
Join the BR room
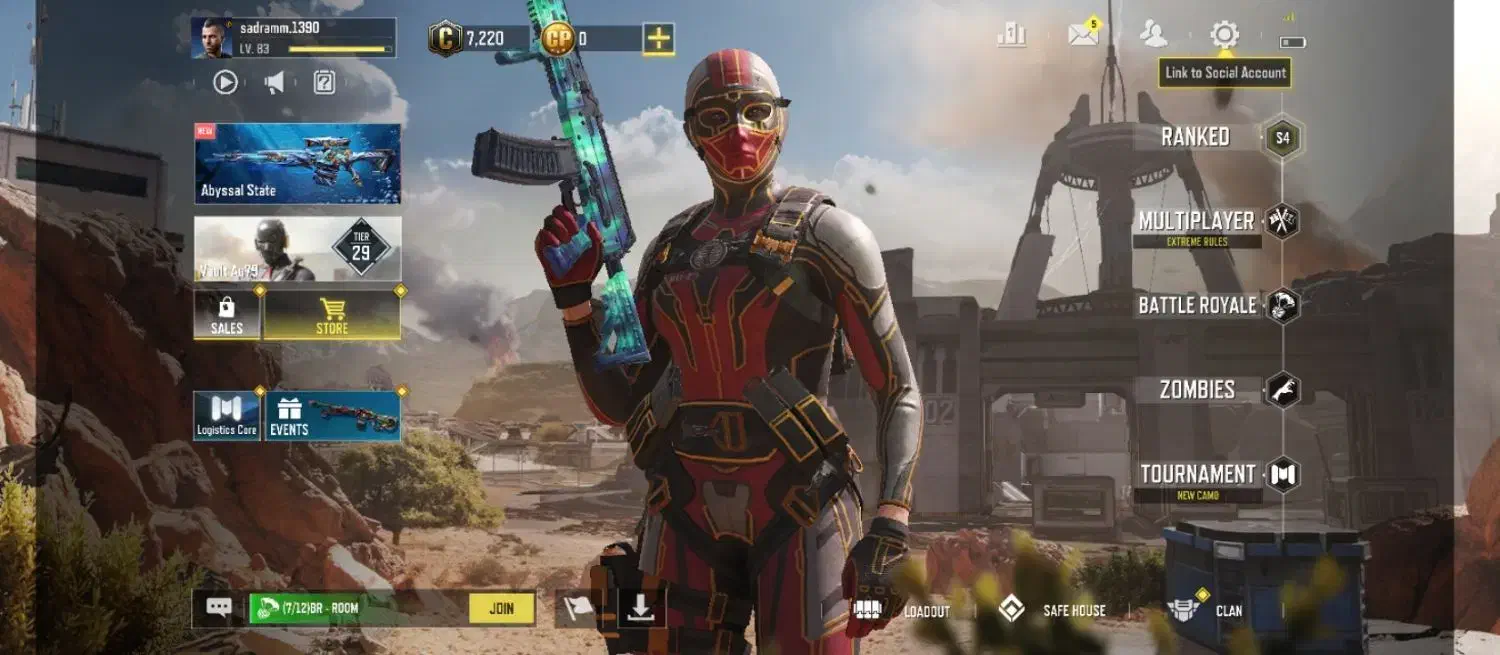(501, 608)
